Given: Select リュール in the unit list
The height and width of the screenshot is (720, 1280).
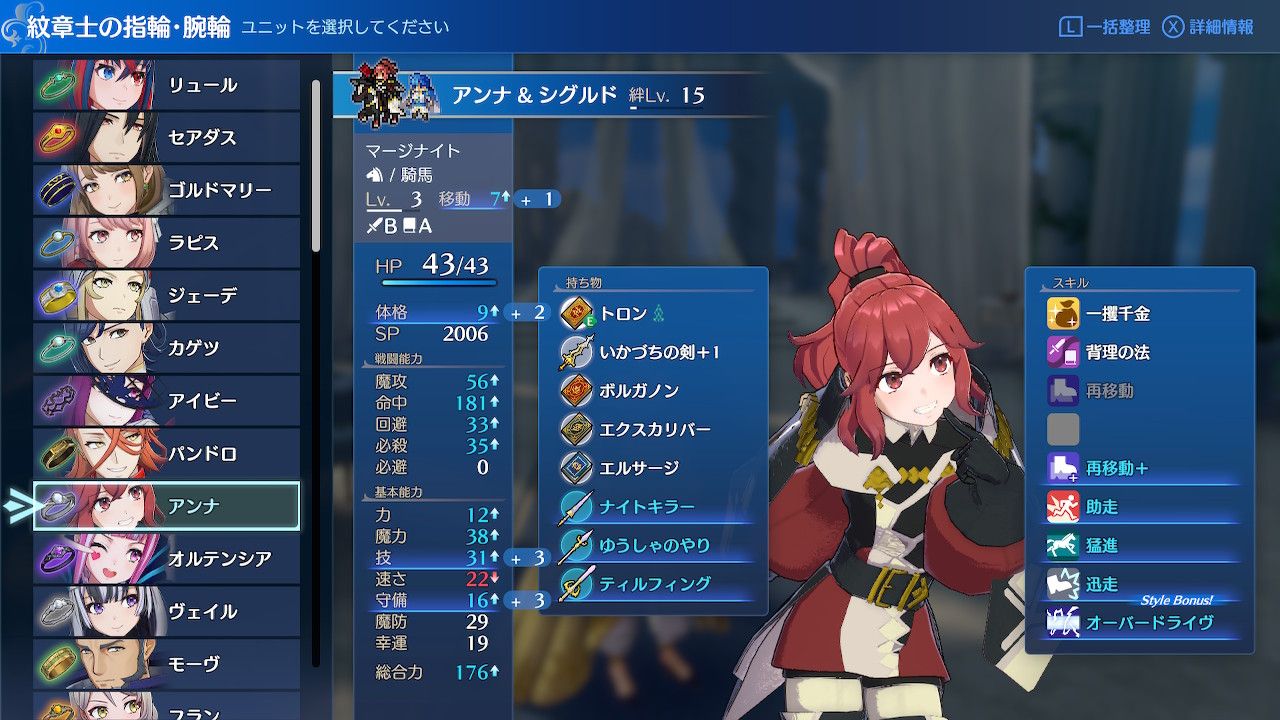Looking at the screenshot, I should [x=166, y=85].
